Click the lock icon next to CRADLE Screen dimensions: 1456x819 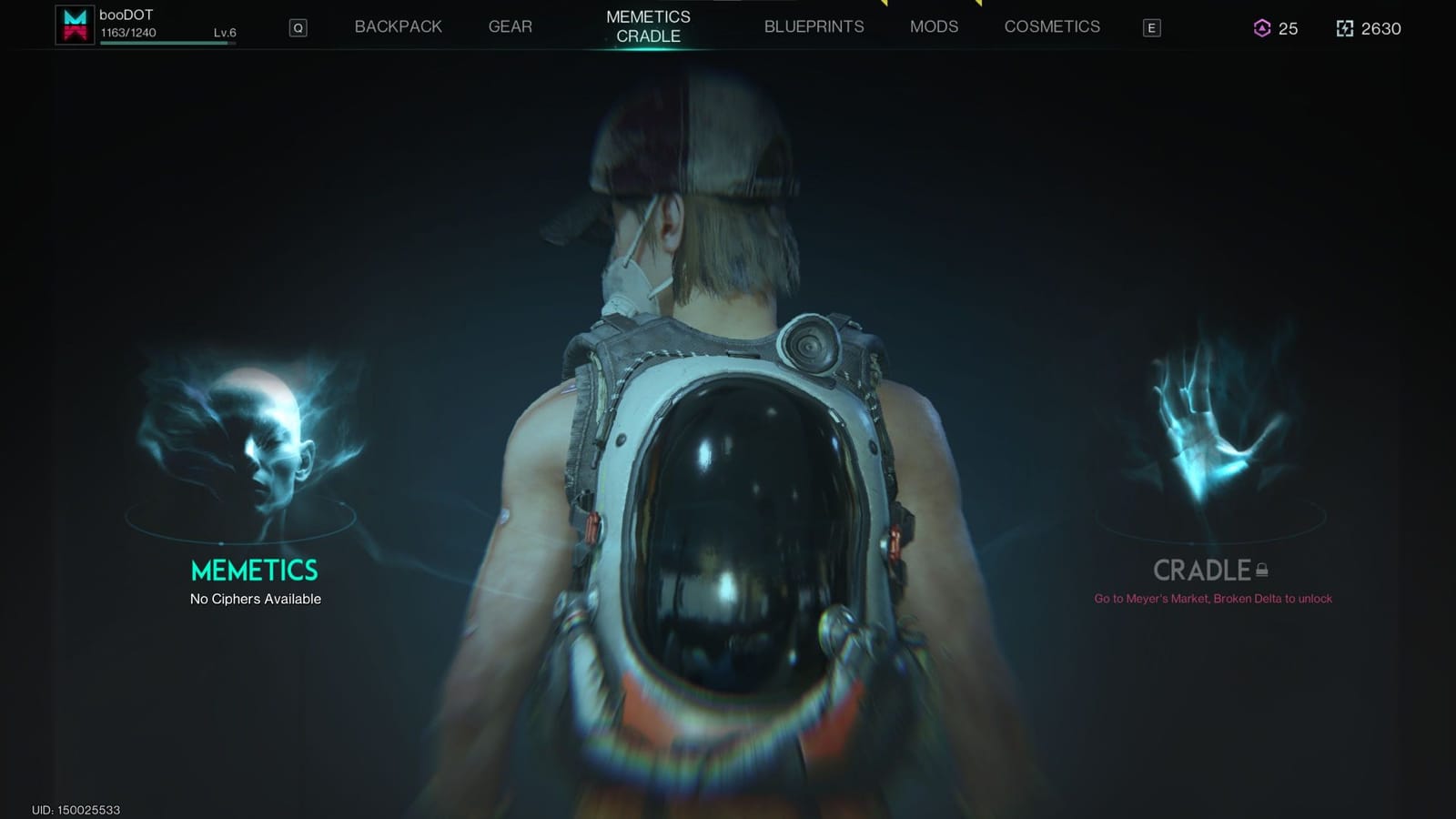(x=1263, y=571)
